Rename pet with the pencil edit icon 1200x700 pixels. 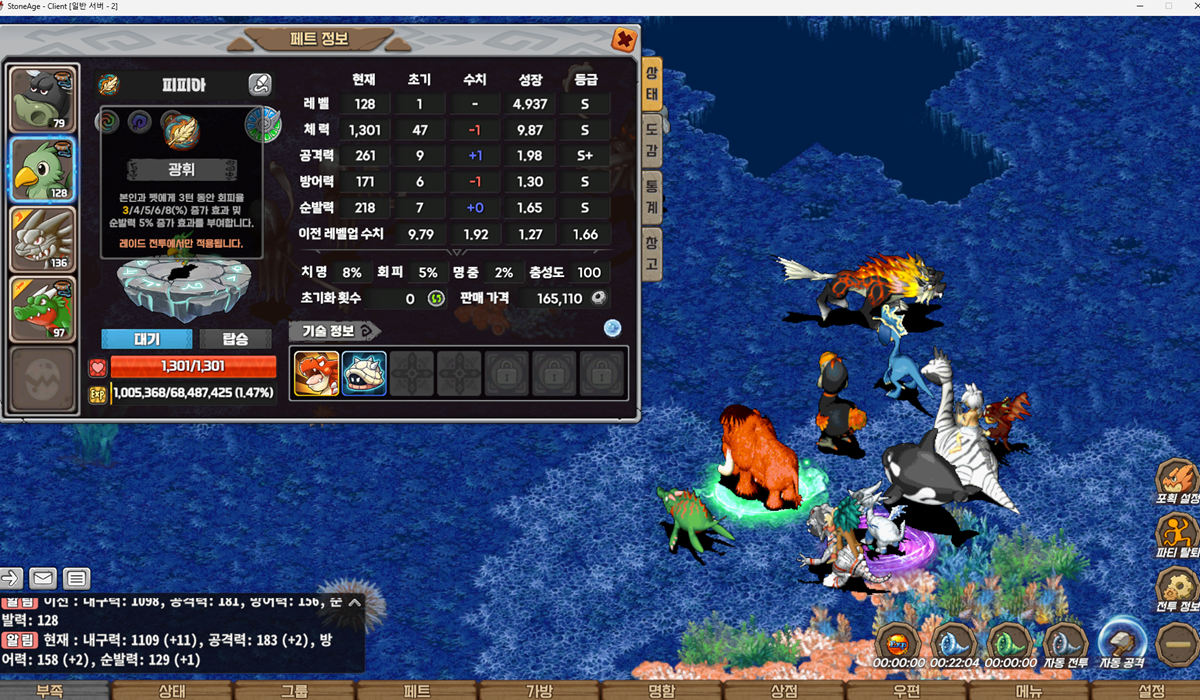coord(259,85)
